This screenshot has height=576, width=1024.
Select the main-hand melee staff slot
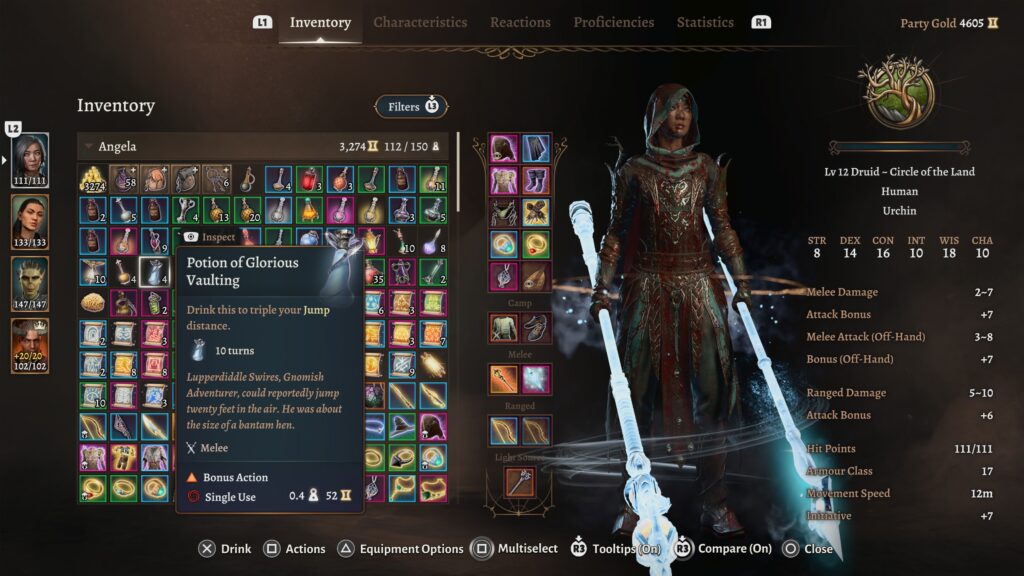pyautogui.click(x=503, y=379)
